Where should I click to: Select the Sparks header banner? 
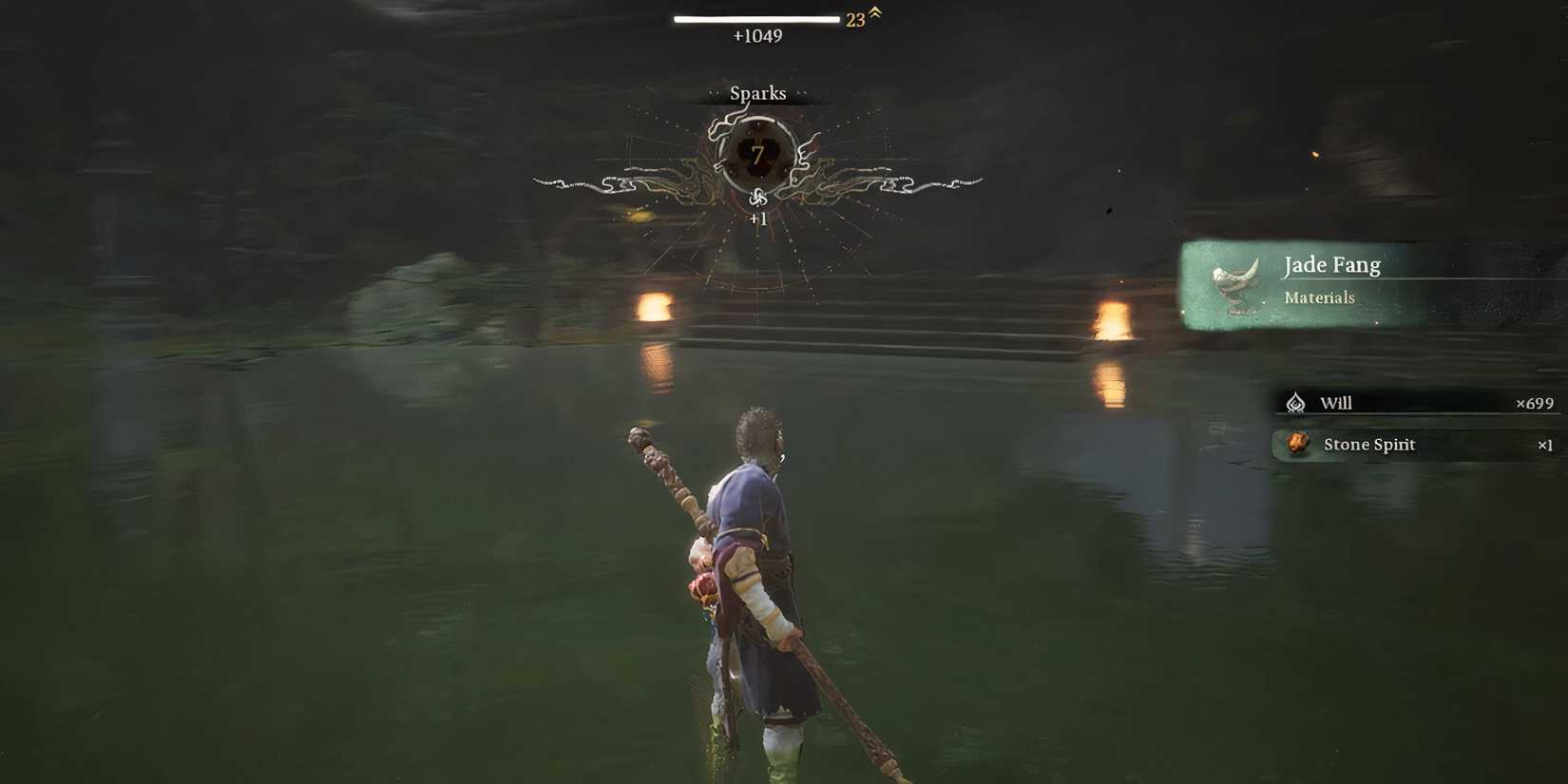click(757, 93)
